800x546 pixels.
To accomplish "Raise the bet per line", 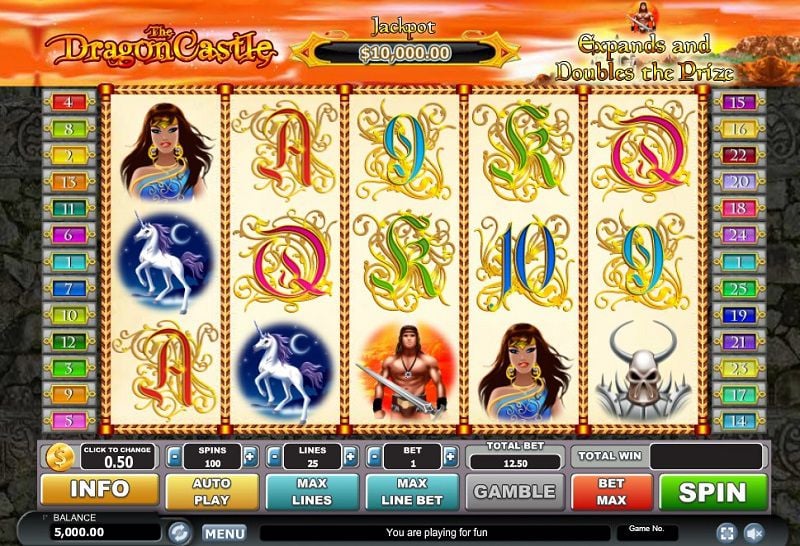I will (x=449, y=457).
